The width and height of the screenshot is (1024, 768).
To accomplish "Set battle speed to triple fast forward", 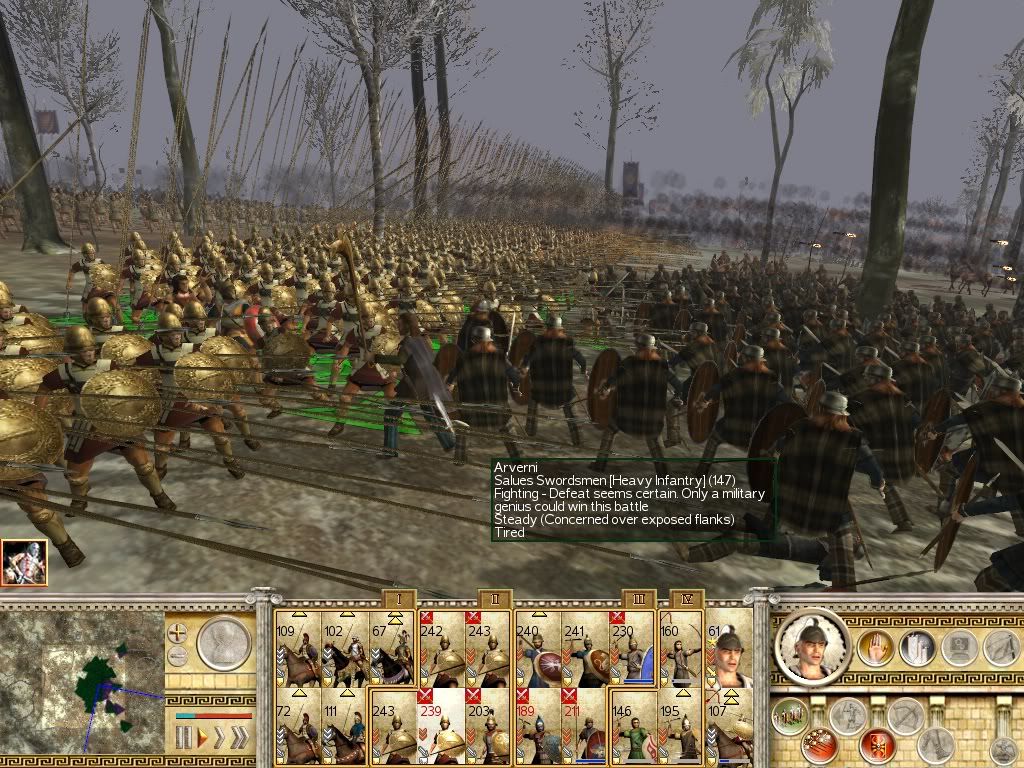I will point(240,739).
